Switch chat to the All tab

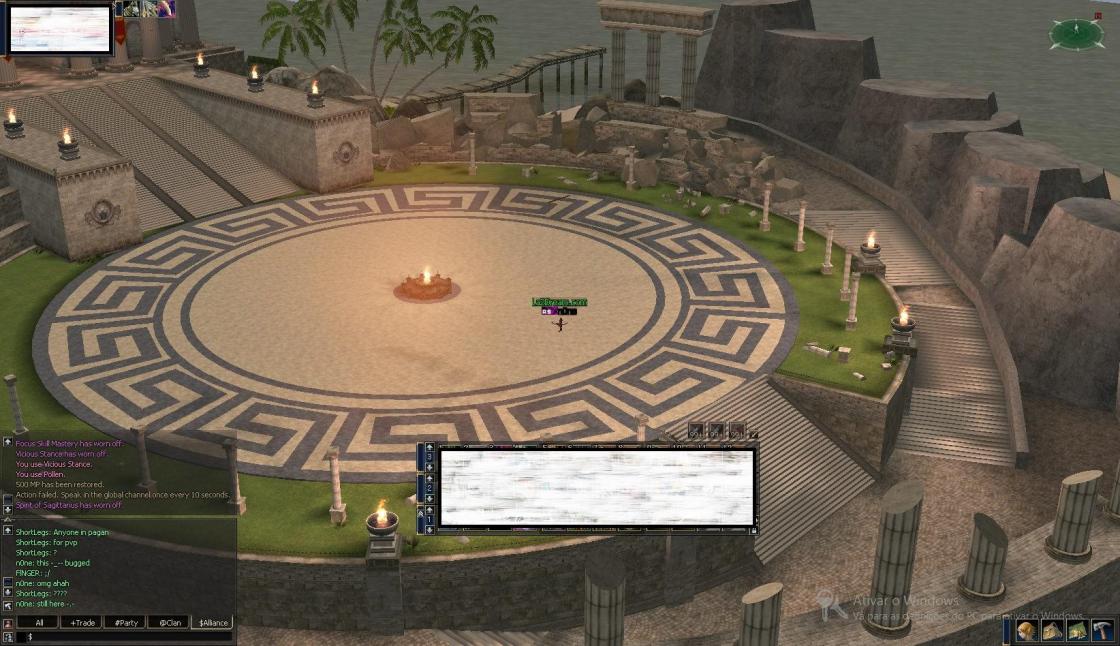pyautogui.click(x=39, y=622)
